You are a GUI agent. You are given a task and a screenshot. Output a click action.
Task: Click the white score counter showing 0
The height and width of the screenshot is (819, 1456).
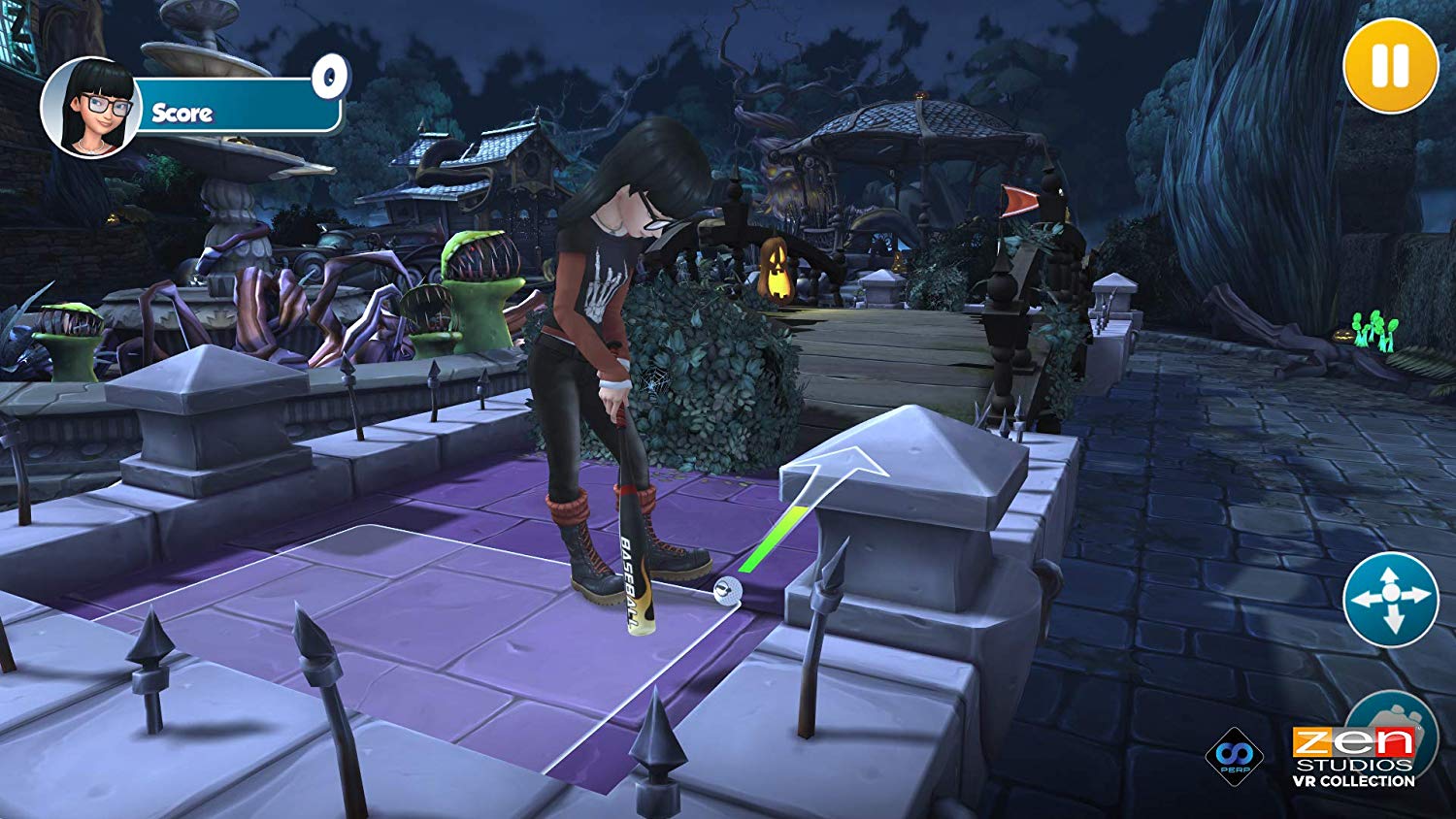[x=331, y=78]
